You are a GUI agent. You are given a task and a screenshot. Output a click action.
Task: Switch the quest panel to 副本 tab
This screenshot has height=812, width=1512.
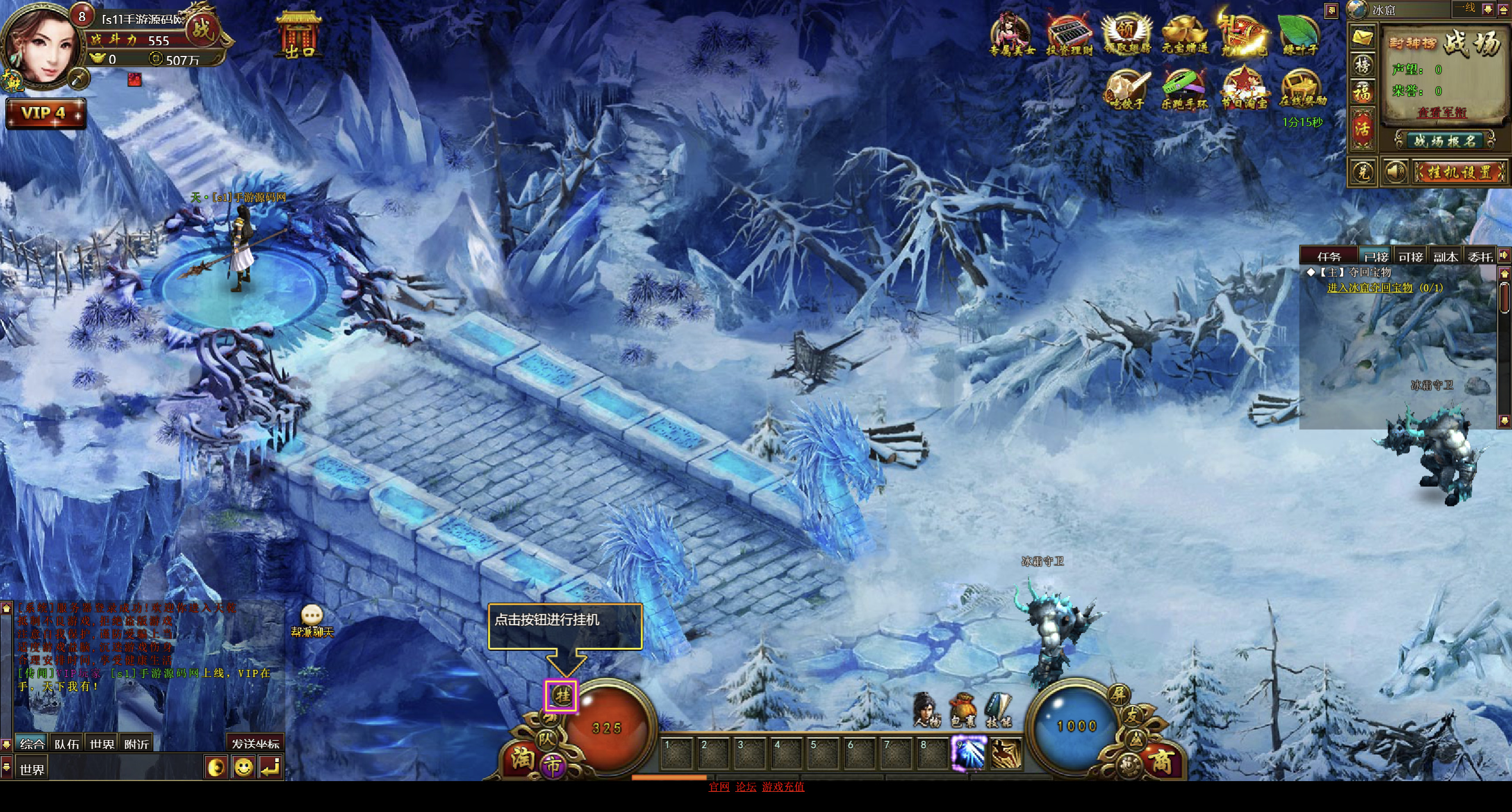1445,256
